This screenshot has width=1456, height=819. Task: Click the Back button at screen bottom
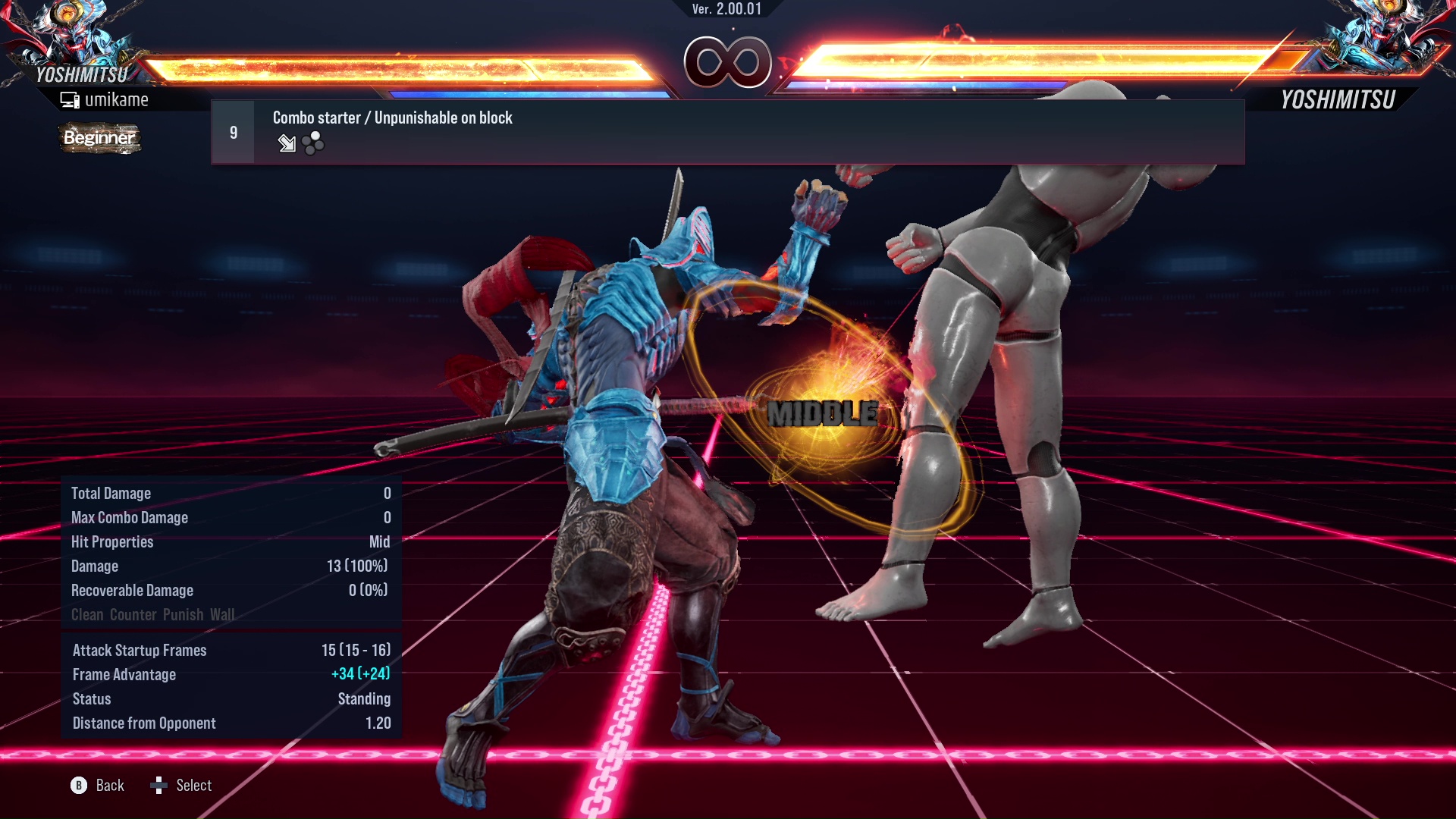pyautogui.click(x=108, y=786)
